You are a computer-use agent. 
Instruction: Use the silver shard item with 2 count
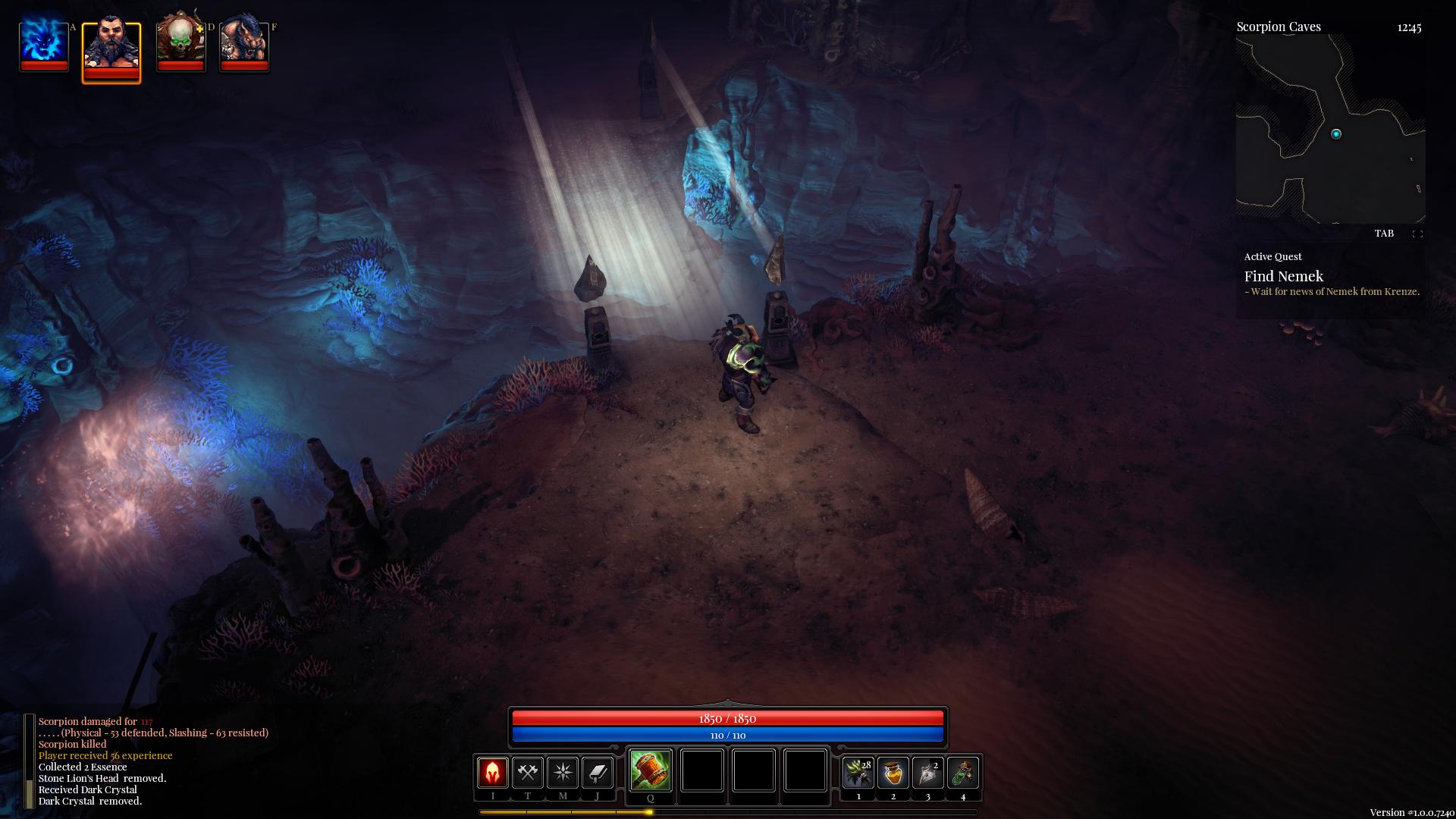tap(928, 773)
